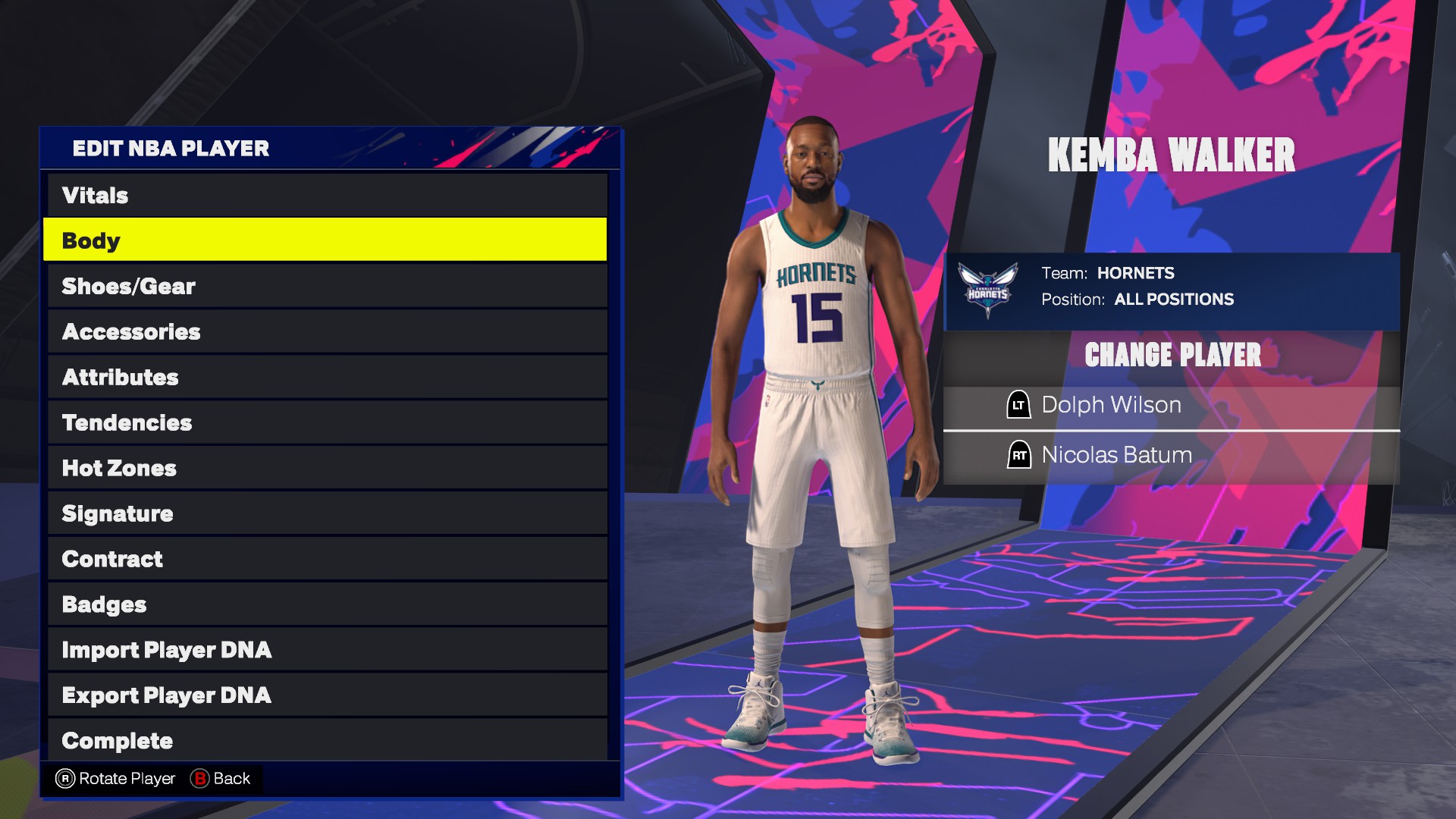Select Hot Zones in the menu

(326, 468)
